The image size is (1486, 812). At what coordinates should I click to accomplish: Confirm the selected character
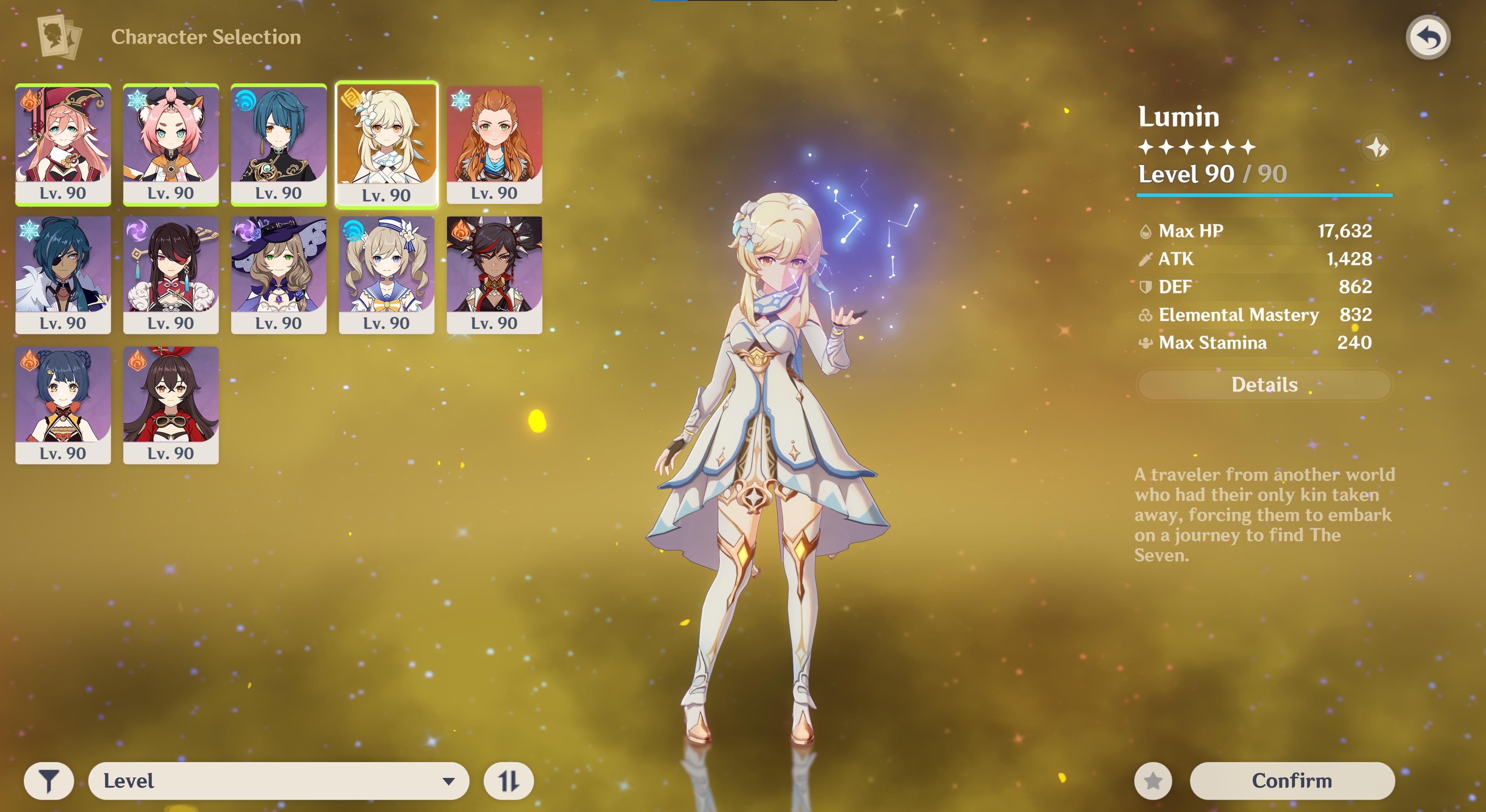click(x=1292, y=781)
